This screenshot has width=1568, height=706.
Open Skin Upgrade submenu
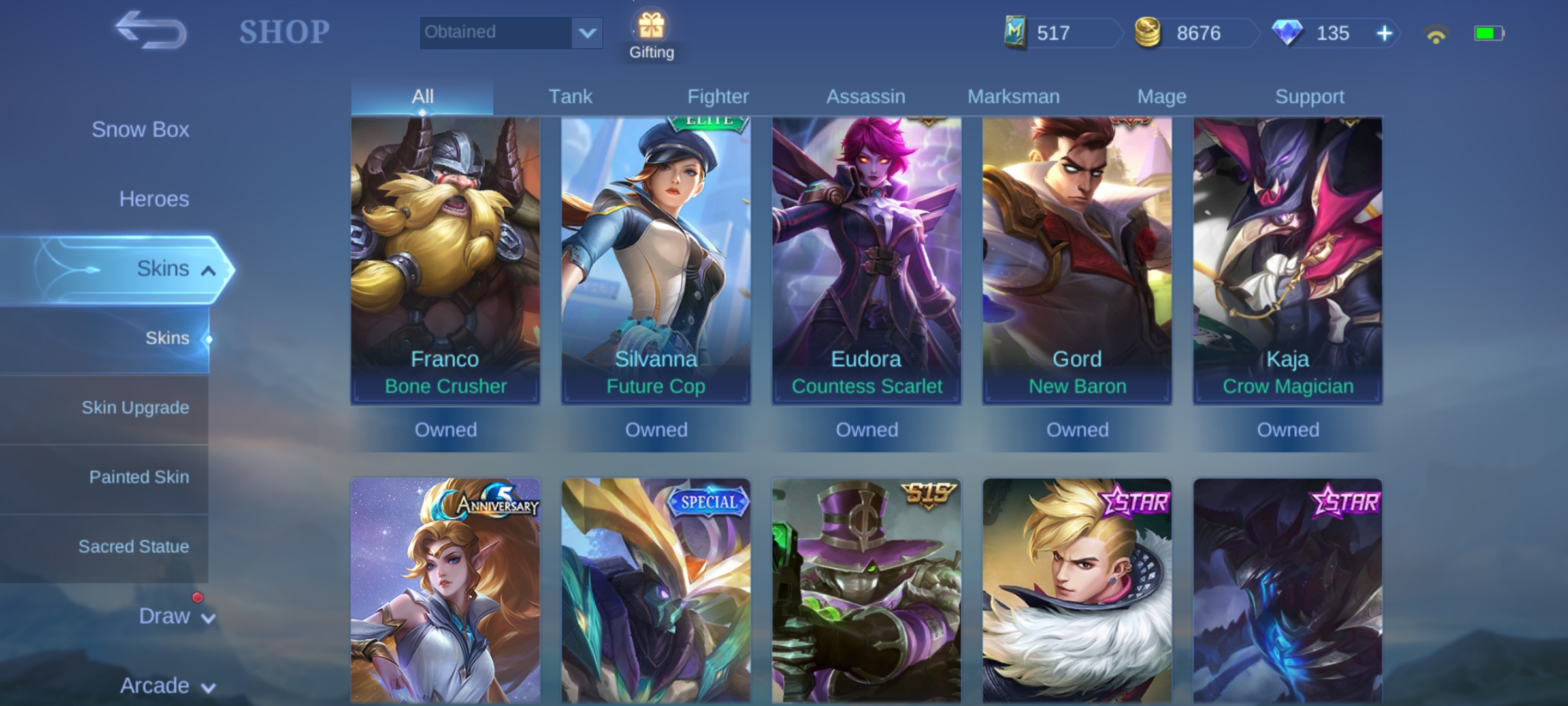pos(135,407)
